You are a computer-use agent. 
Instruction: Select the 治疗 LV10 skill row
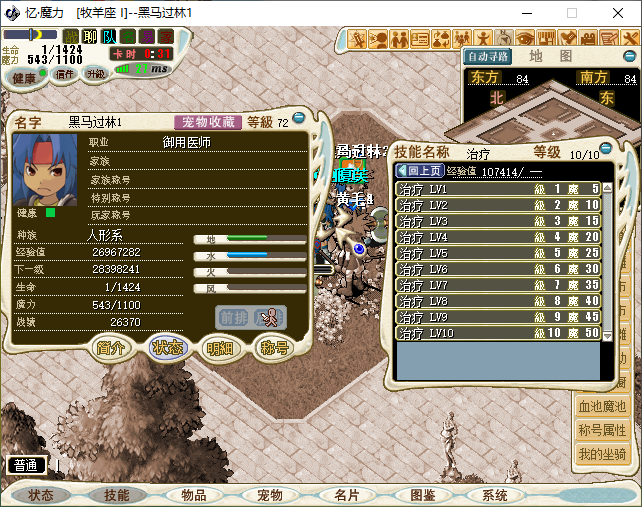(x=498, y=333)
